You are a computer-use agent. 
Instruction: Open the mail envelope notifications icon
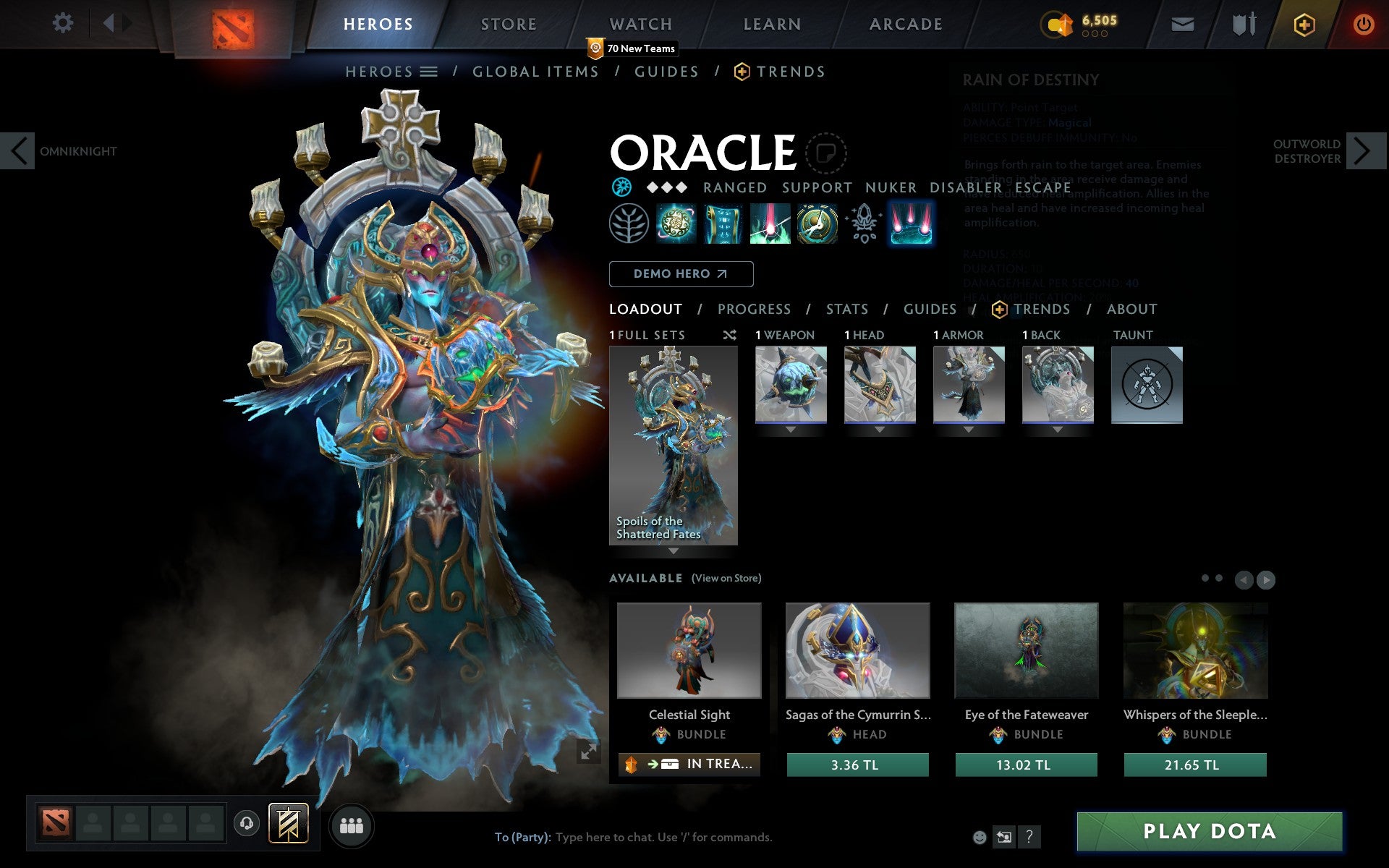pyautogui.click(x=1182, y=23)
